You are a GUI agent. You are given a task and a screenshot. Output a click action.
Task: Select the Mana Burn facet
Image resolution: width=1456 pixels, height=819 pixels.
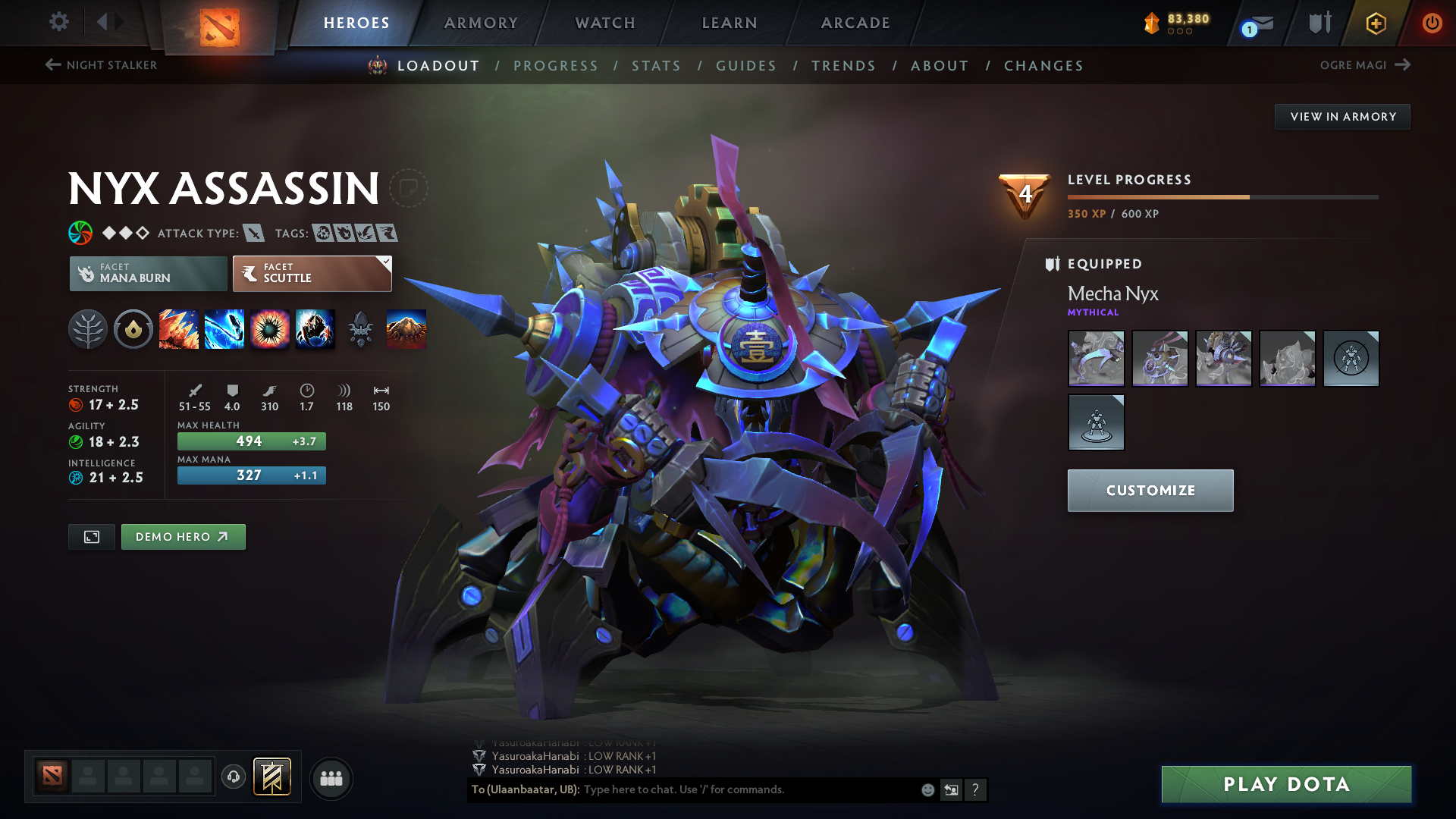(x=148, y=273)
